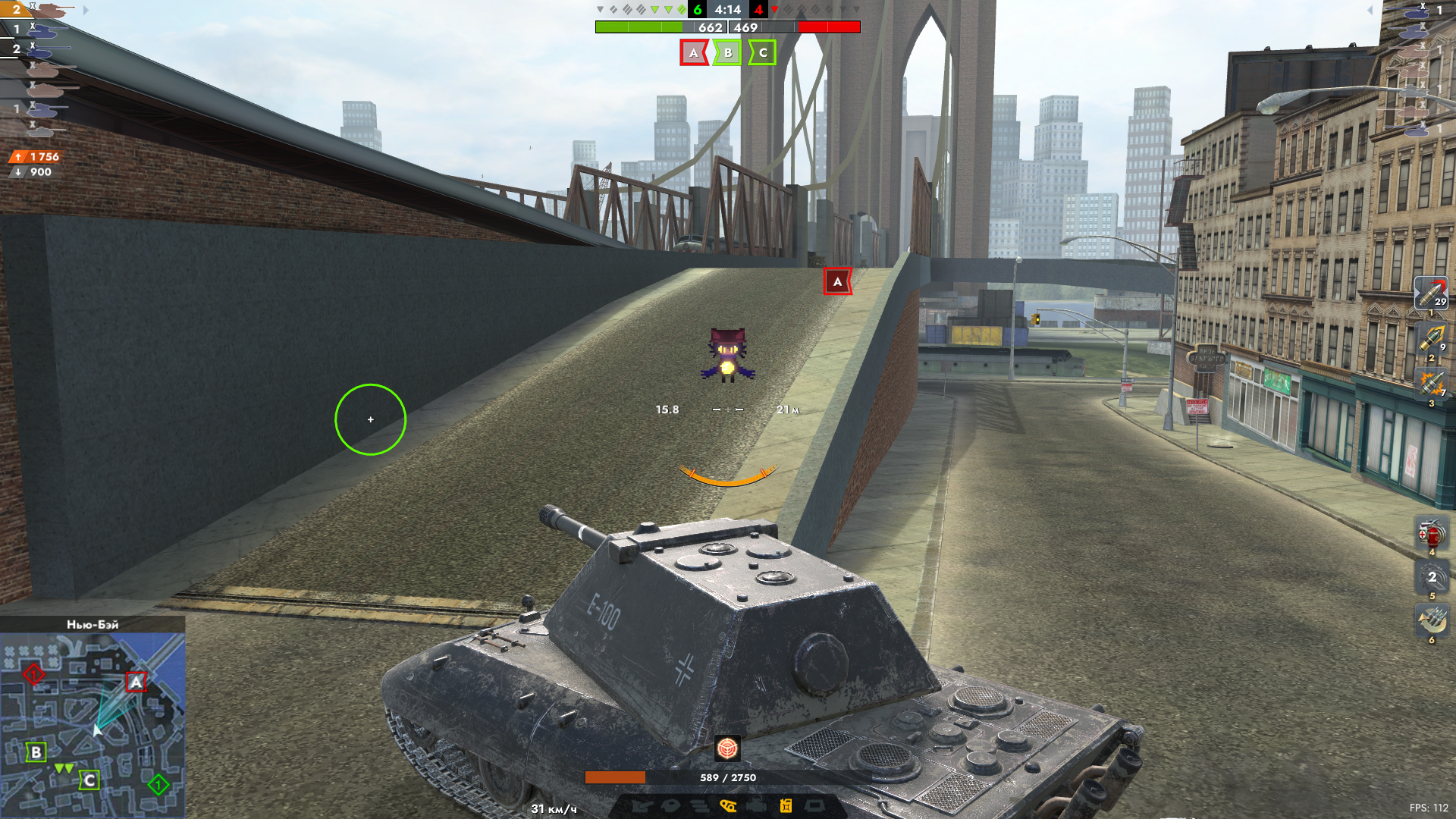Activate the gear consumable in slot 5
The height and width of the screenshot is (819, 1456).
tap(1431, 578)
